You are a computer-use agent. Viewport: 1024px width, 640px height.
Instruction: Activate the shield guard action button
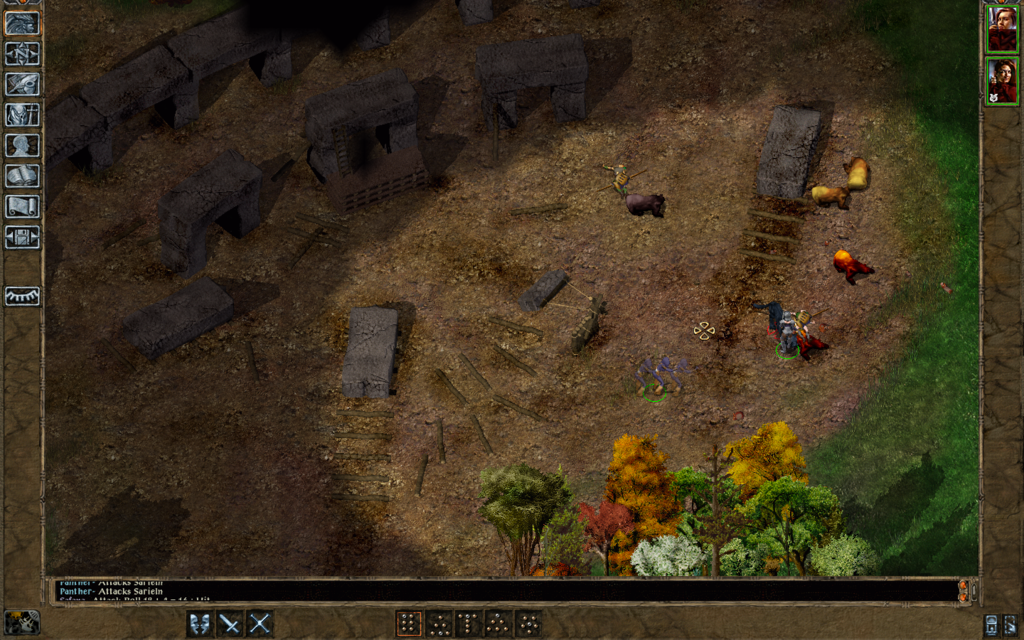pos(201,624)
